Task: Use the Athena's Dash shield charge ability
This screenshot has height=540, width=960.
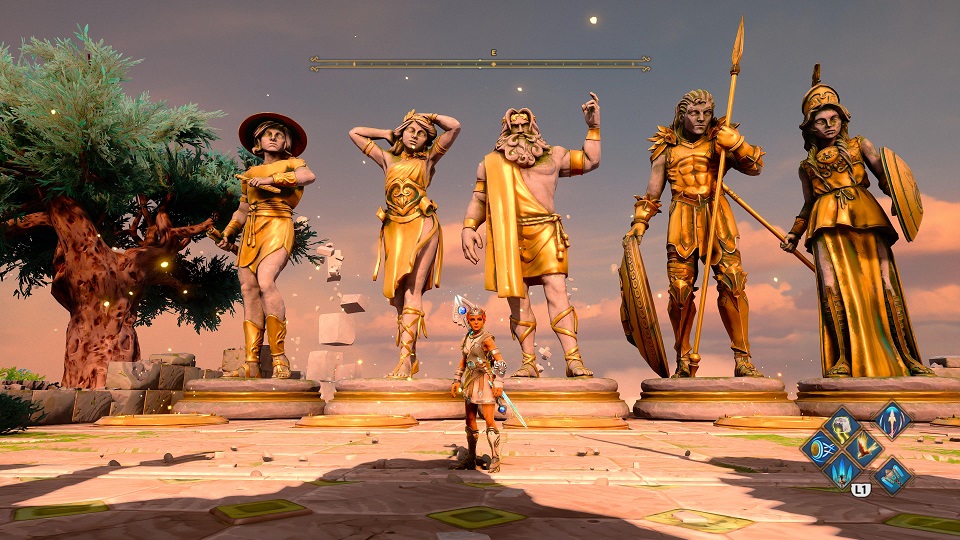Action: coord(821,448)
